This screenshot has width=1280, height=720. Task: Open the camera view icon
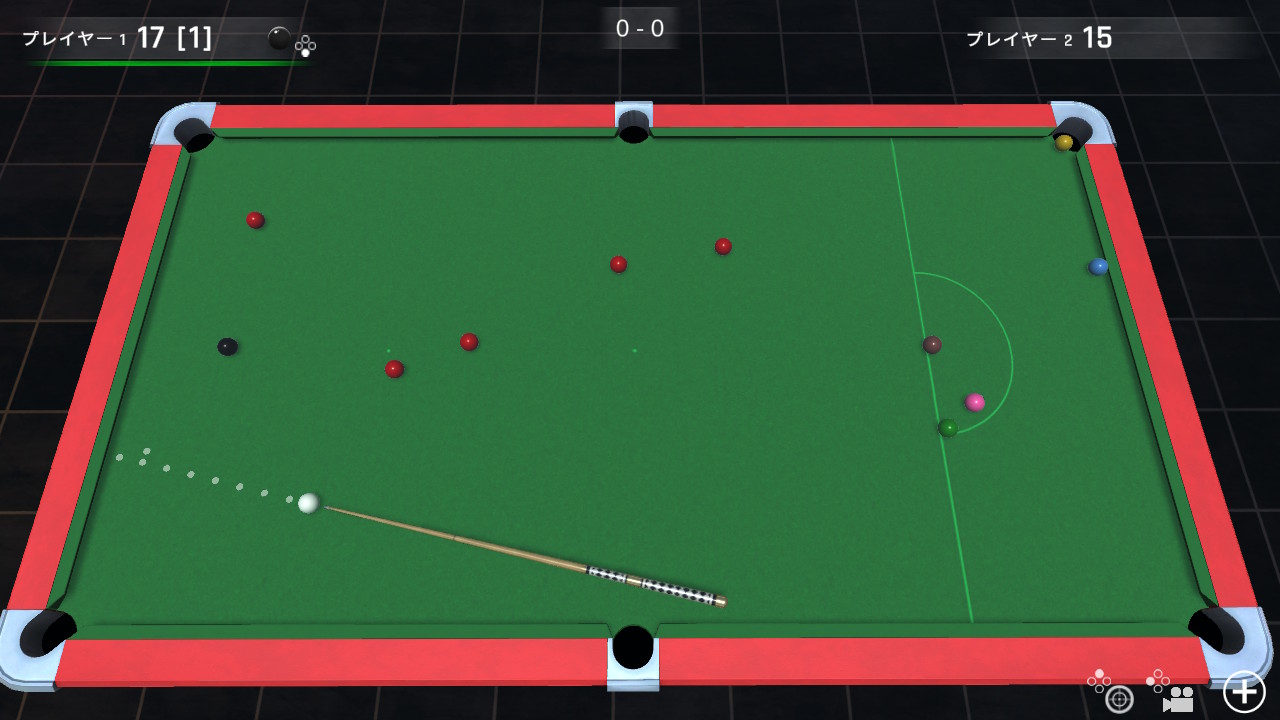coord(1178,700)
